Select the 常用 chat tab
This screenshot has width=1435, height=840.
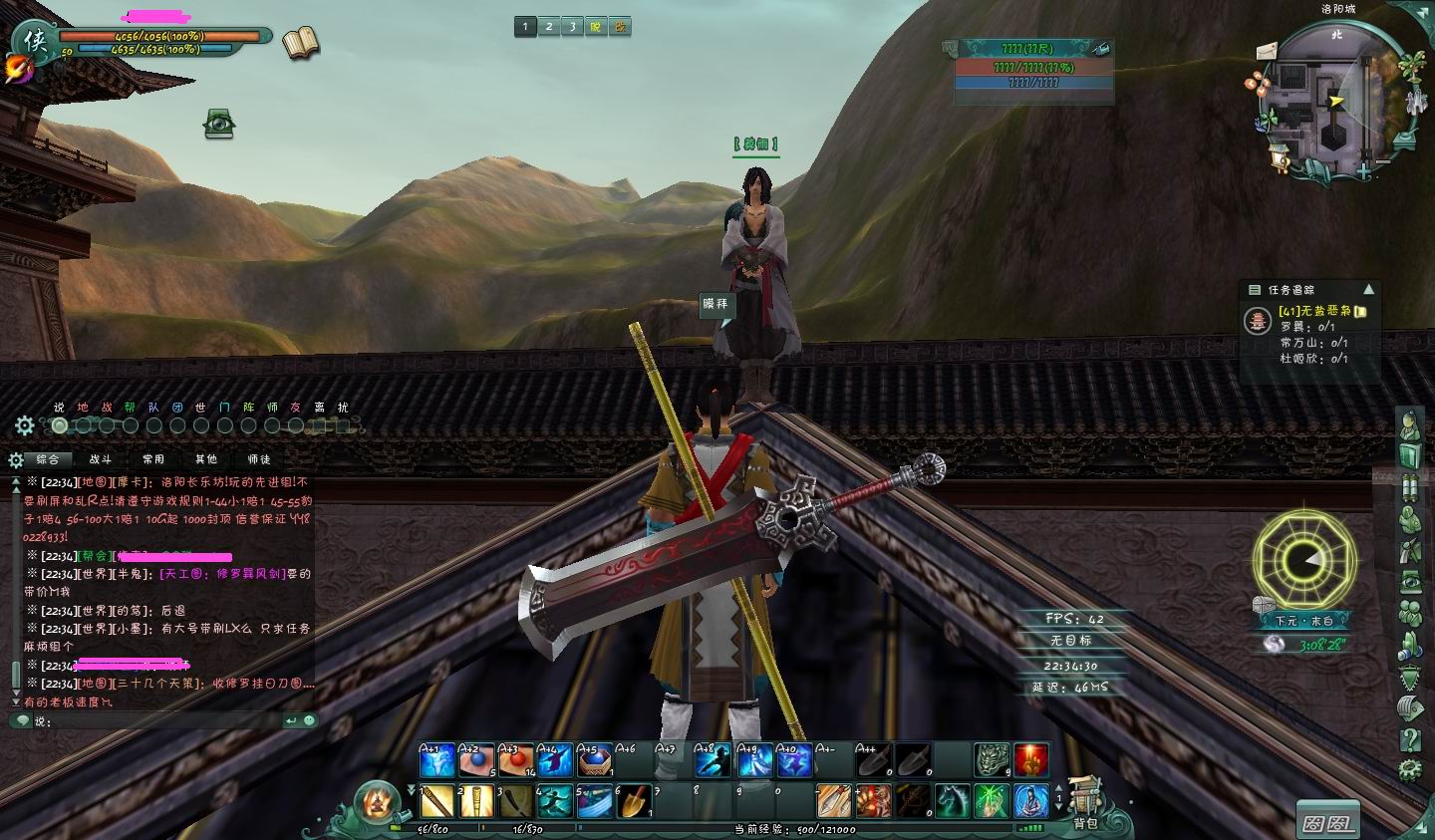click(x=153, y=459)
